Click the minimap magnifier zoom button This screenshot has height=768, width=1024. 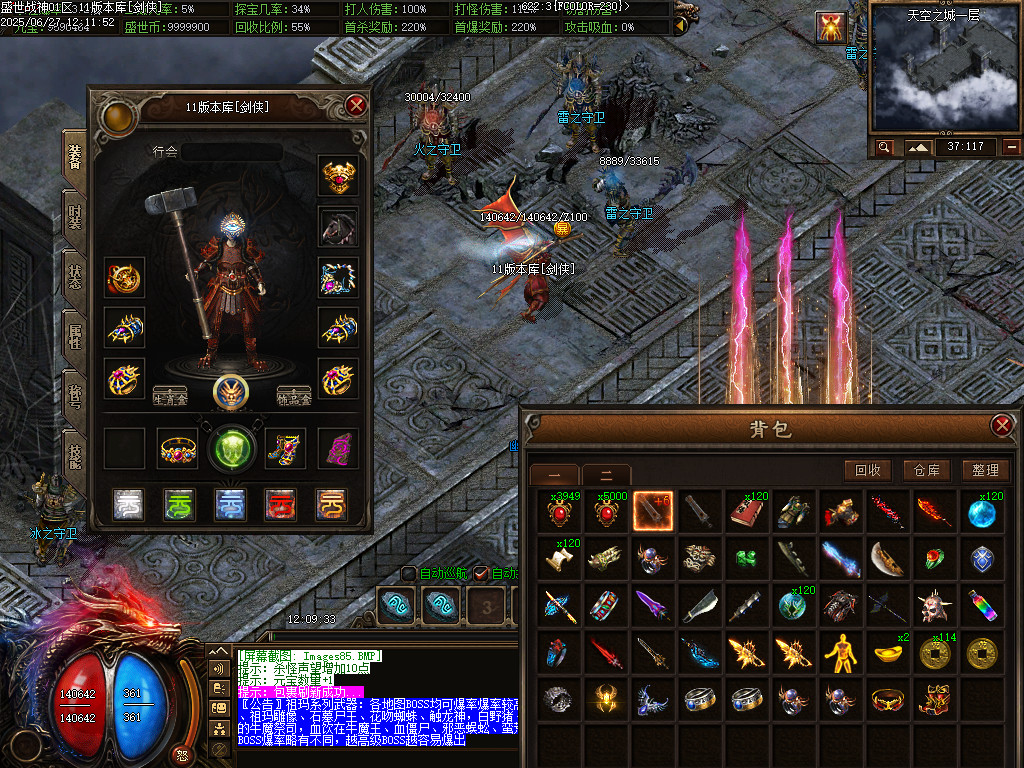click(x=885, y=148)
